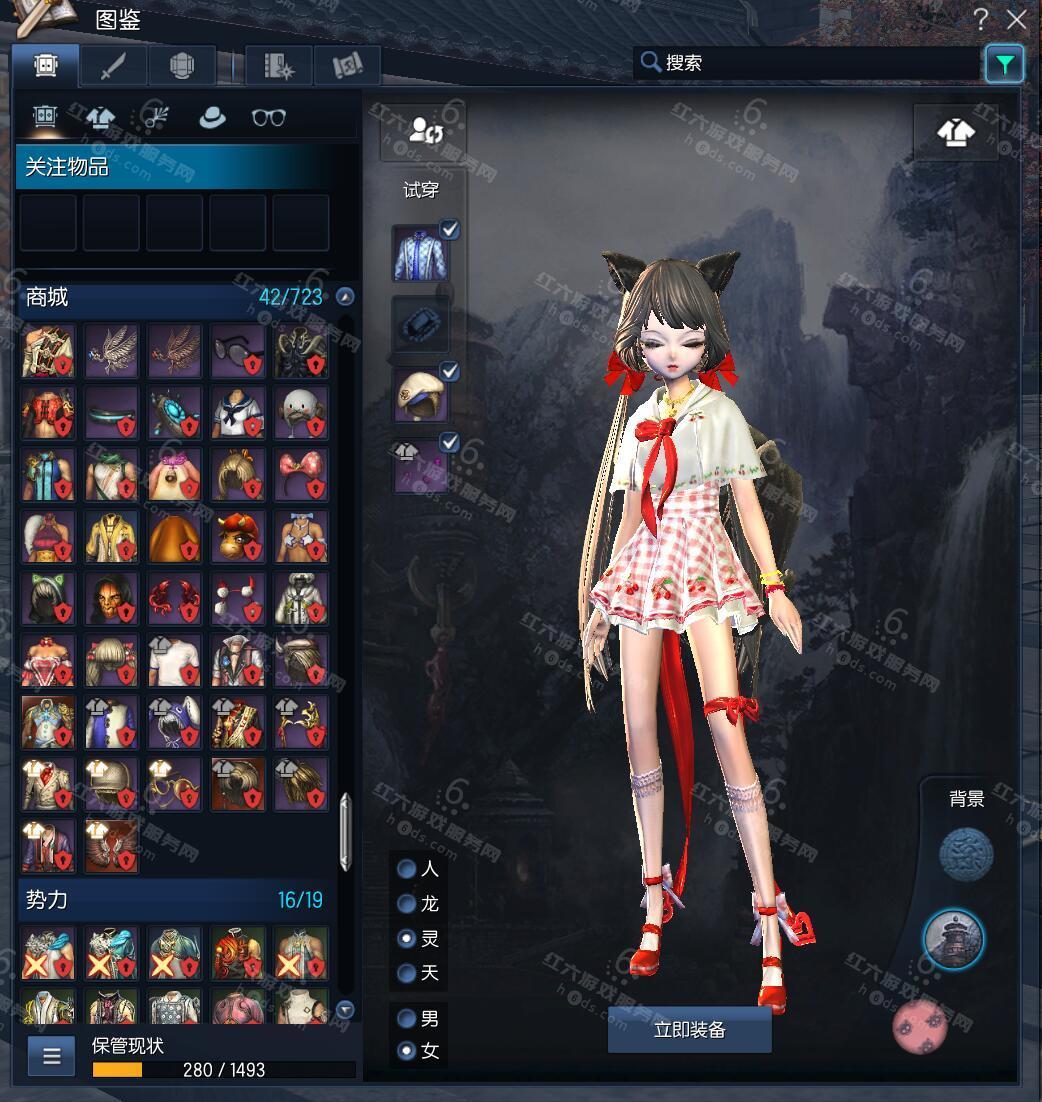Collapse the 商城 section arrow
The height and width of the screenshot is (1102, 1042).
pyautogui.click(x=345, y=297)
